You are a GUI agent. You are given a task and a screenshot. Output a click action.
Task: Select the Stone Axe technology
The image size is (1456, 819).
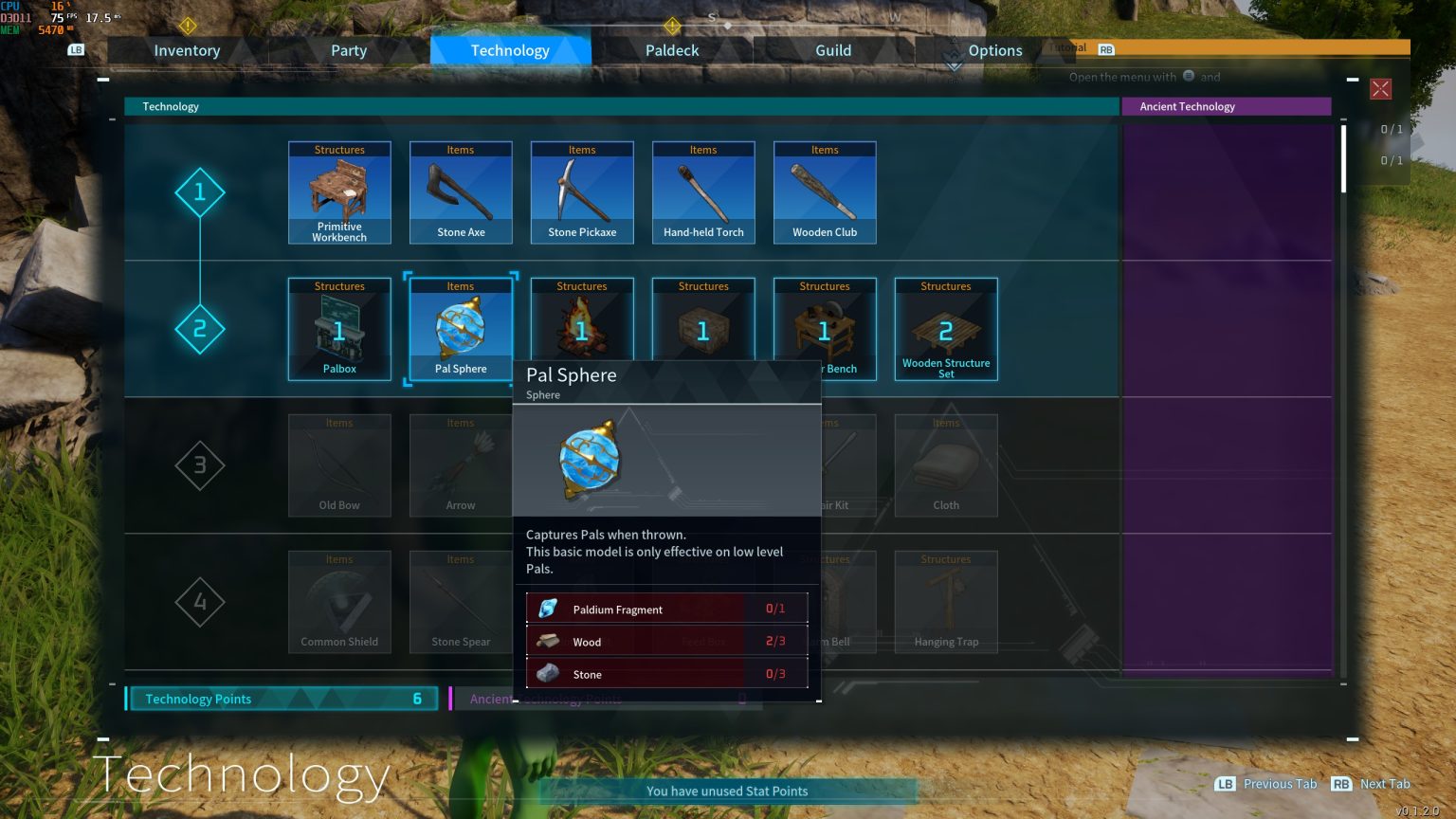[x=461, y=192]
